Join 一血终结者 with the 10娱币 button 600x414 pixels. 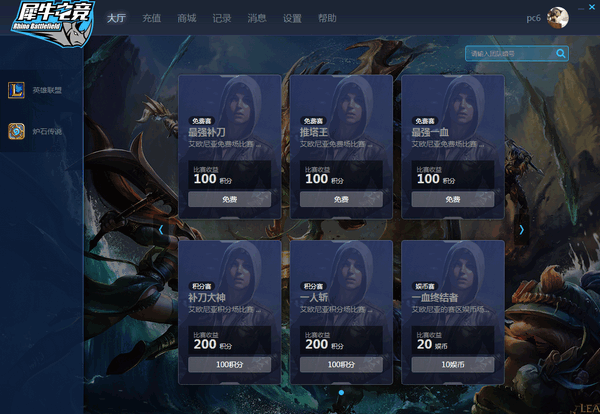pyautogui.click(x=452, y=364)
